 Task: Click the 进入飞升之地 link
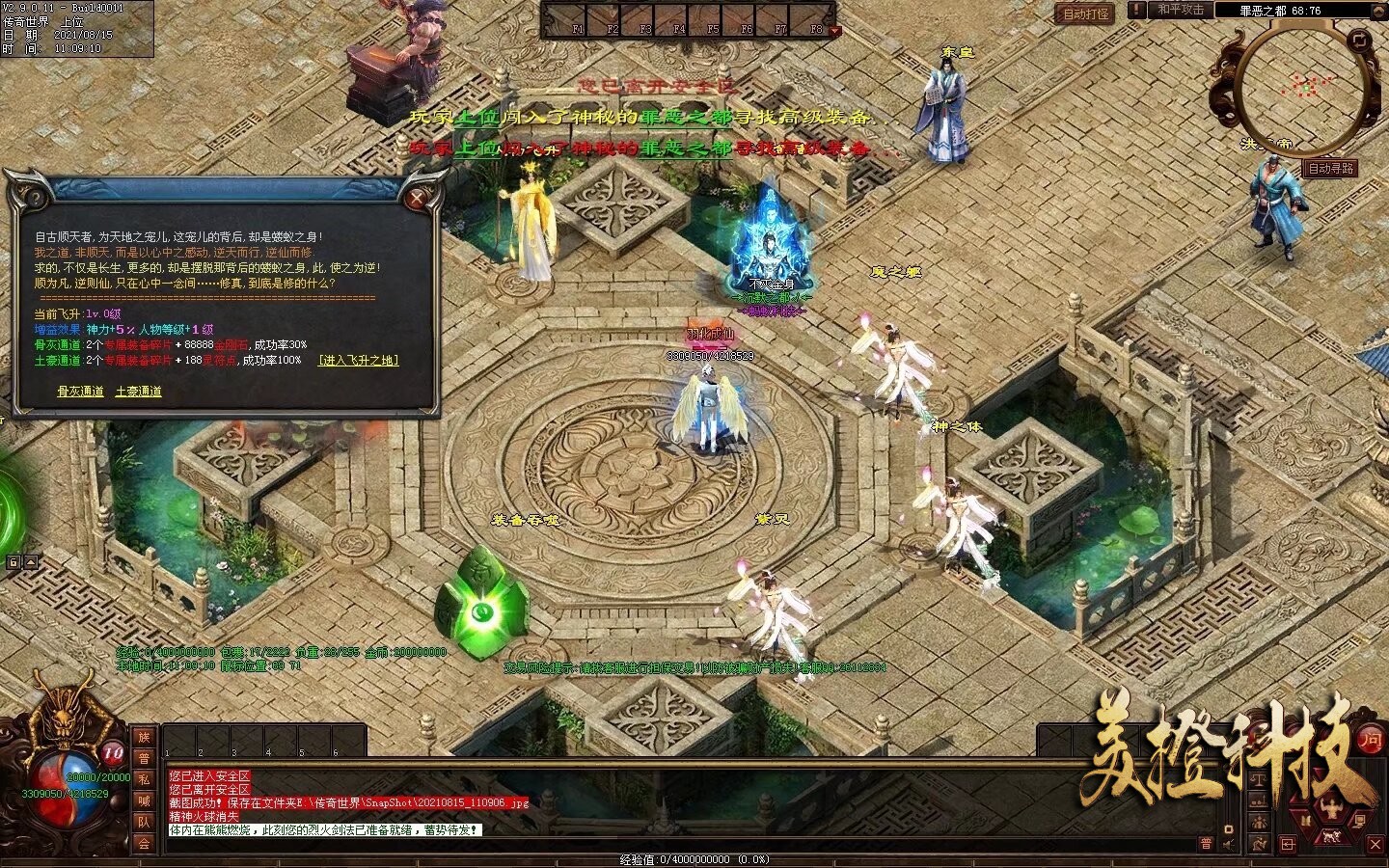(358, 361)
